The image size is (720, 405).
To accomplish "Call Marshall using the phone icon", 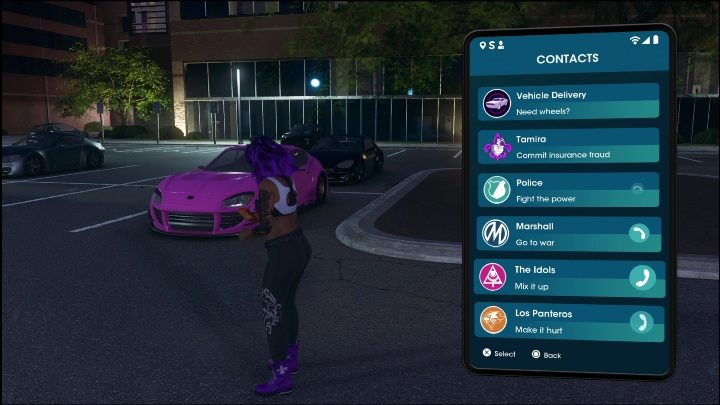I will point(641,234).
